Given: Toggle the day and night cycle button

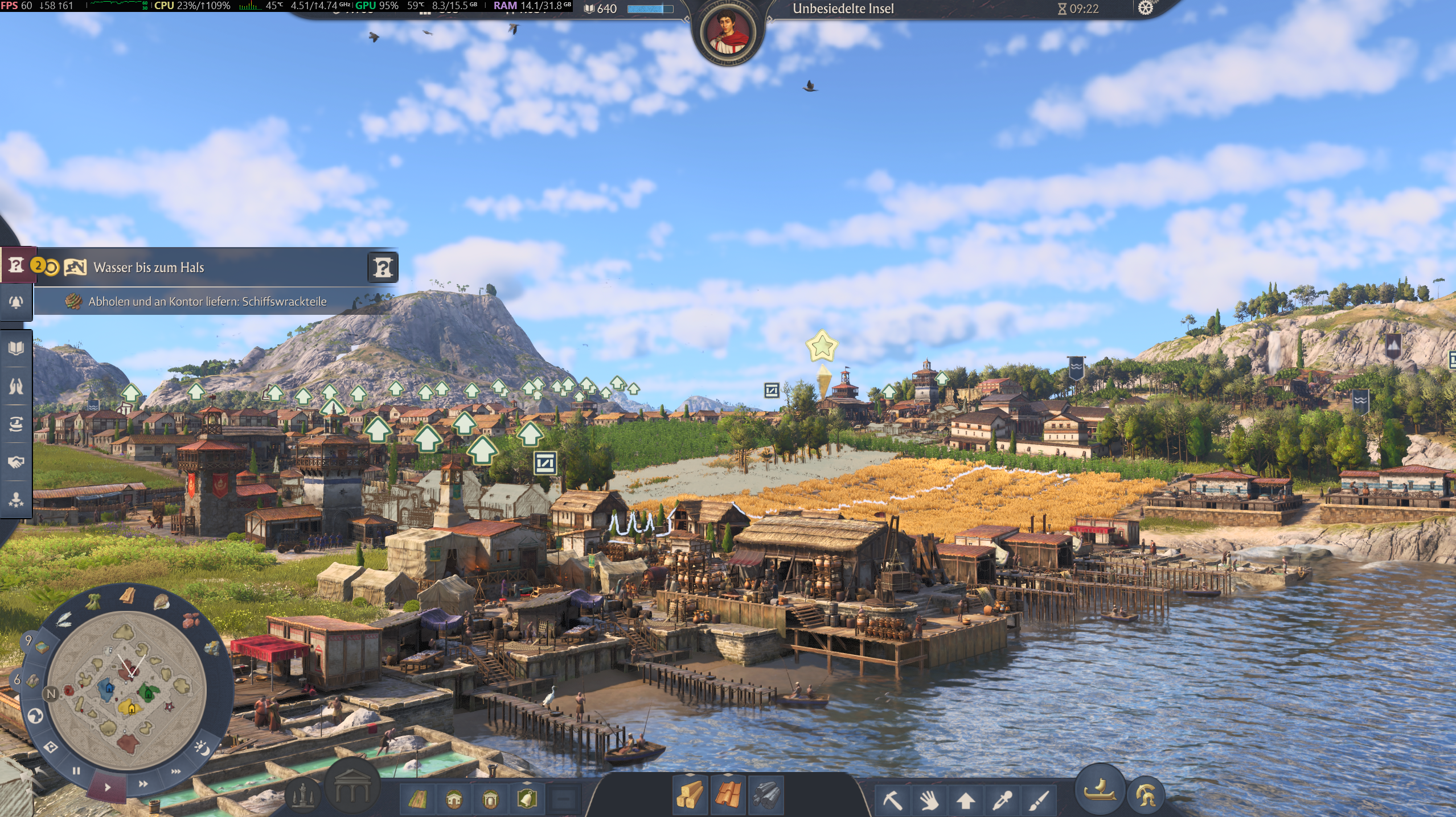Looking at the screenshot, I should tap(202, 748).
